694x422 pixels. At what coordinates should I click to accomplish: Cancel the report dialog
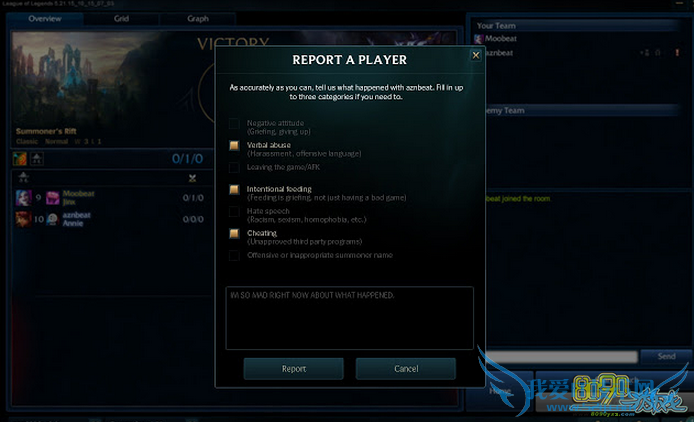point(405,369)
